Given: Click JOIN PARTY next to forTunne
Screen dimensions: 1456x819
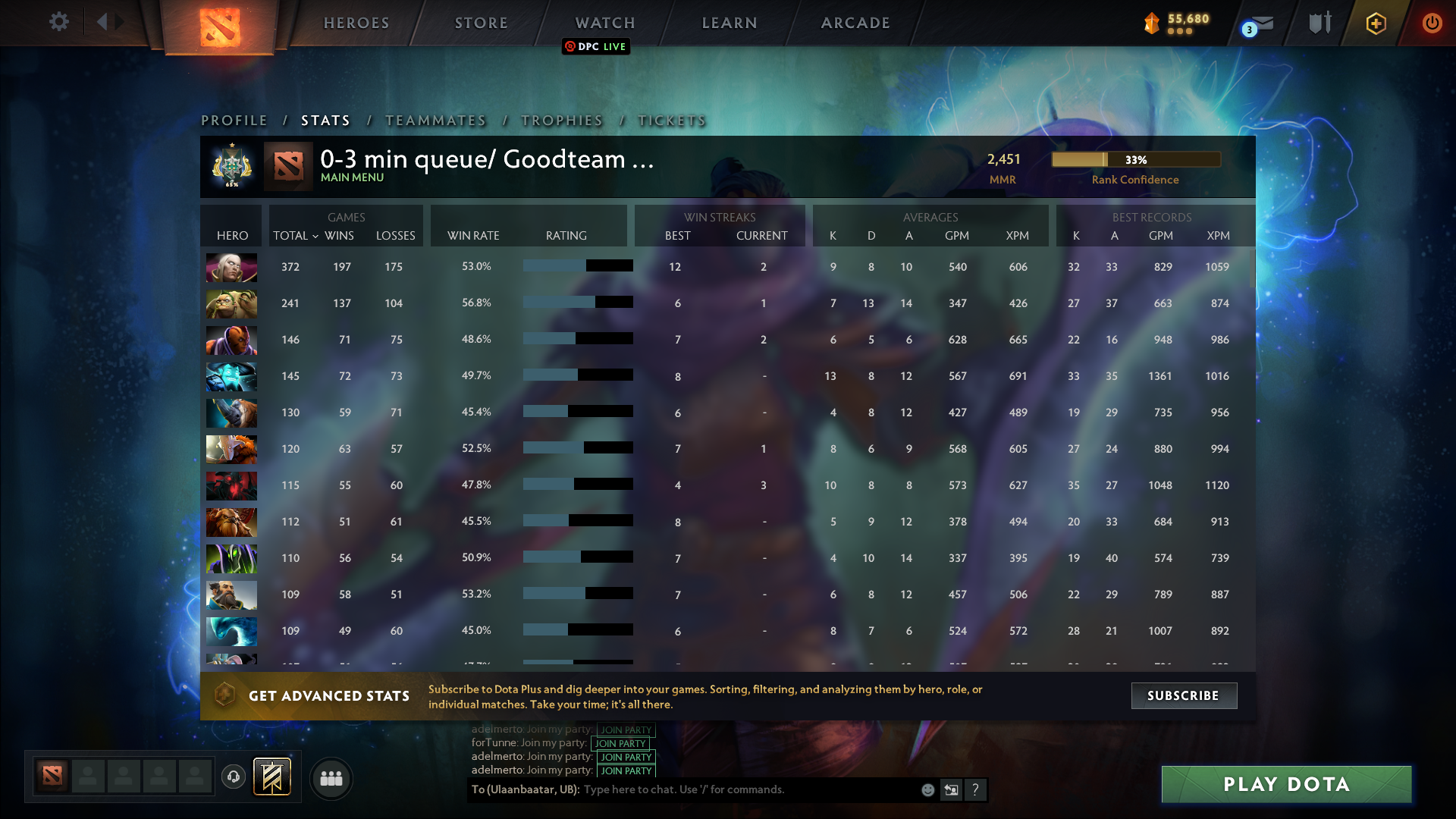Looking at the screenshot, I should (622, 744).
